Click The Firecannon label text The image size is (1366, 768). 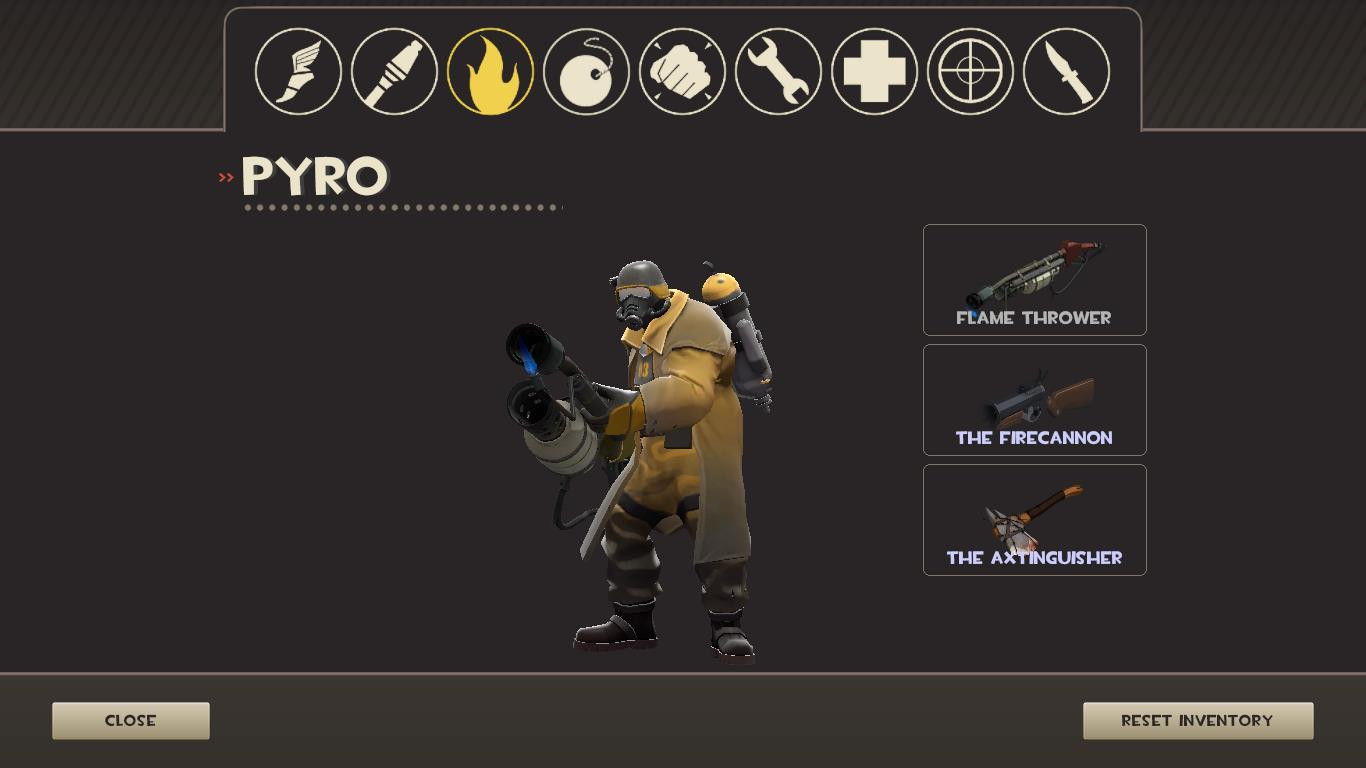1035,437
